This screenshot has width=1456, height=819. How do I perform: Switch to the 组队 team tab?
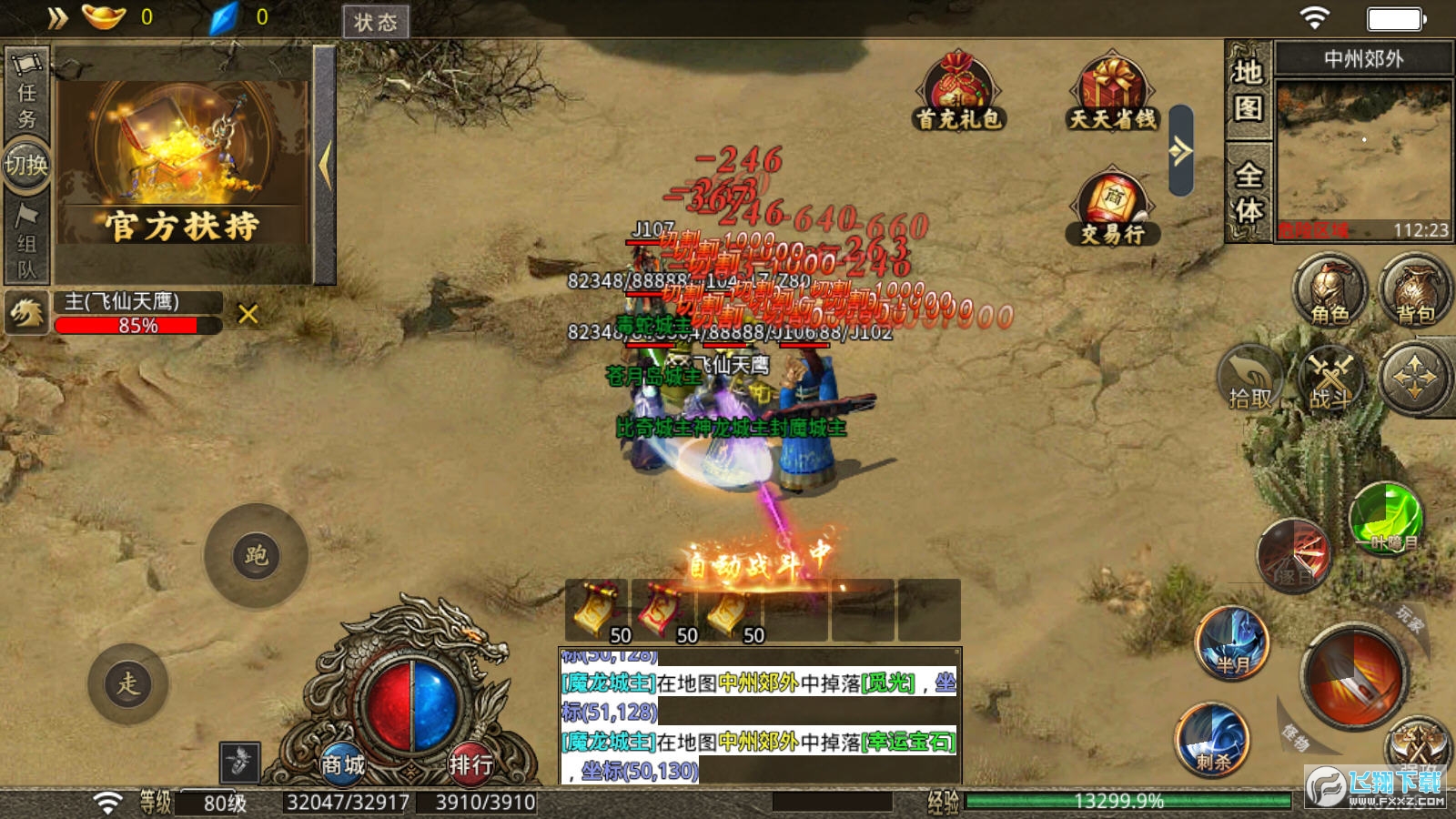pos(26,242)
